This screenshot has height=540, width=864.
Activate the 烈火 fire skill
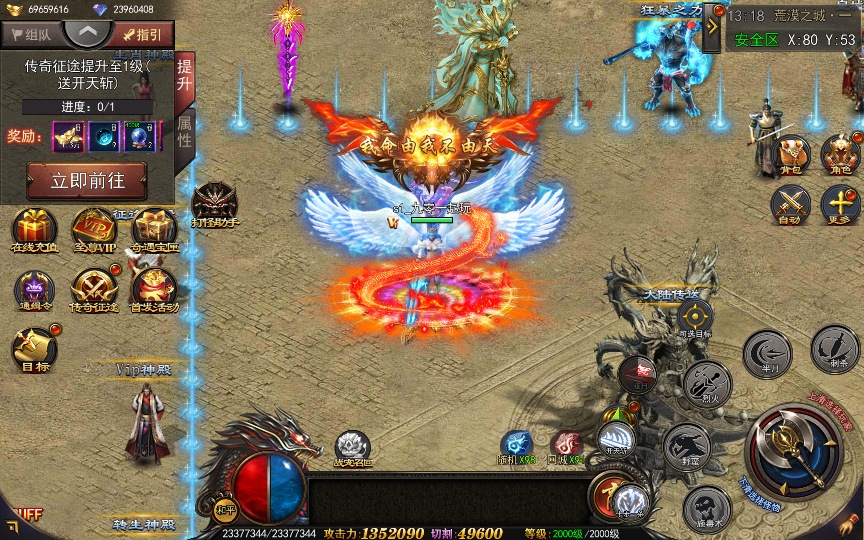(707, 384)
